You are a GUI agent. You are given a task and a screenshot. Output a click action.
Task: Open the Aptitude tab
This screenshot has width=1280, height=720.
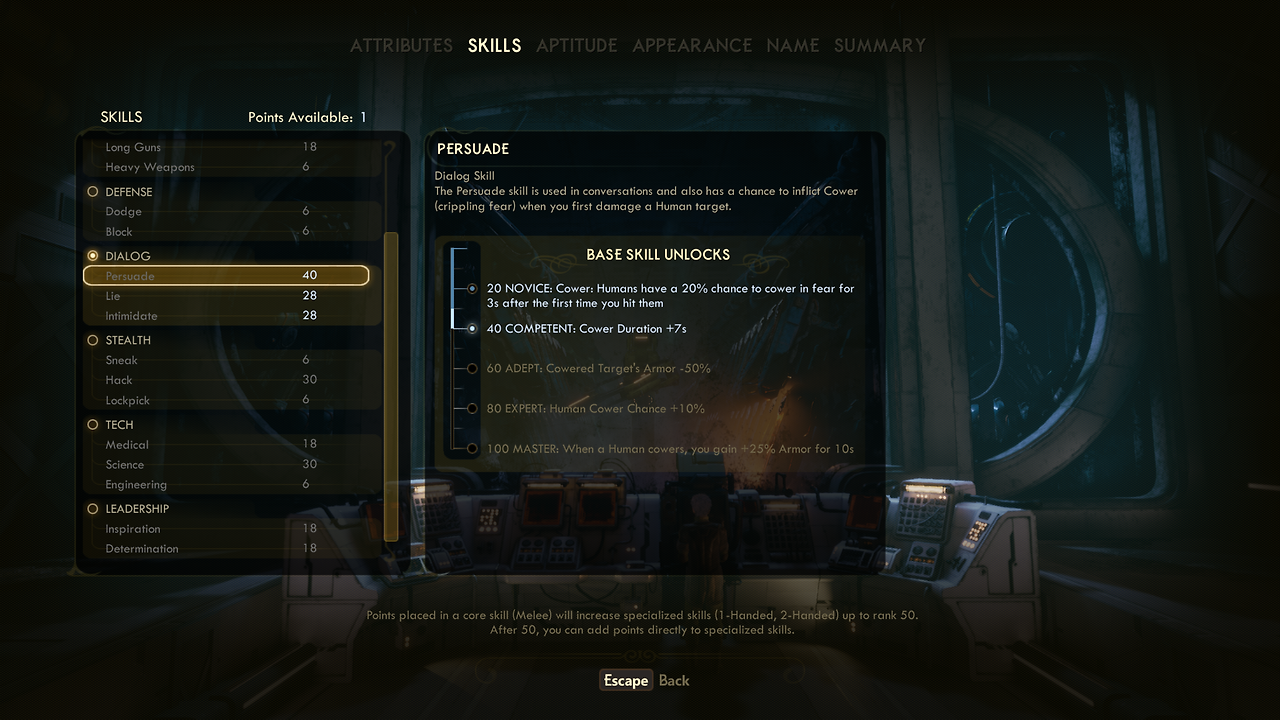576,46
